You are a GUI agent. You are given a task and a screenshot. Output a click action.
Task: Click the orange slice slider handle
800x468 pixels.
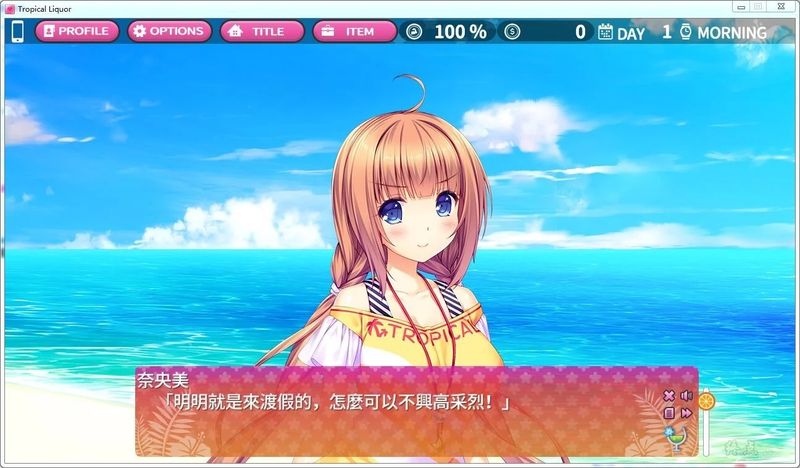coord(706,401)
